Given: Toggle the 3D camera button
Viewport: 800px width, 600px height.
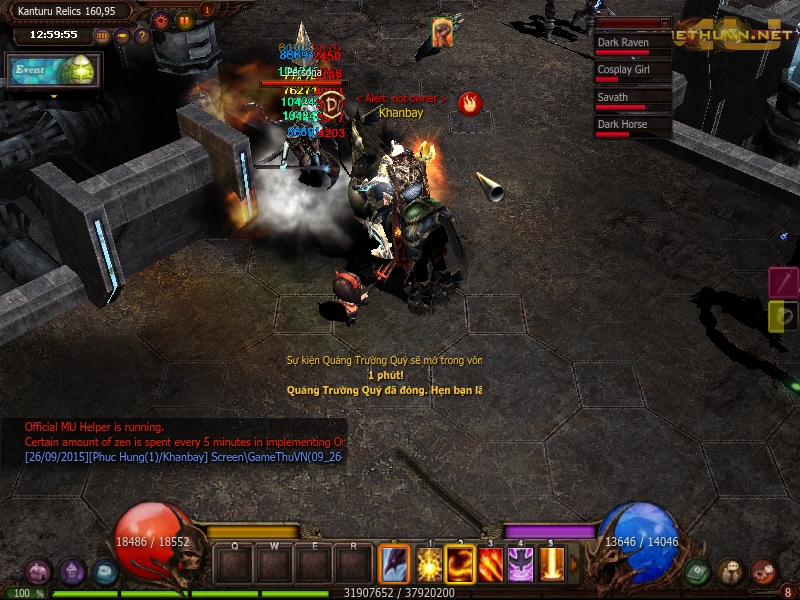Looking at the screenshot, I should pyautogui.click(x=102, y=36).
